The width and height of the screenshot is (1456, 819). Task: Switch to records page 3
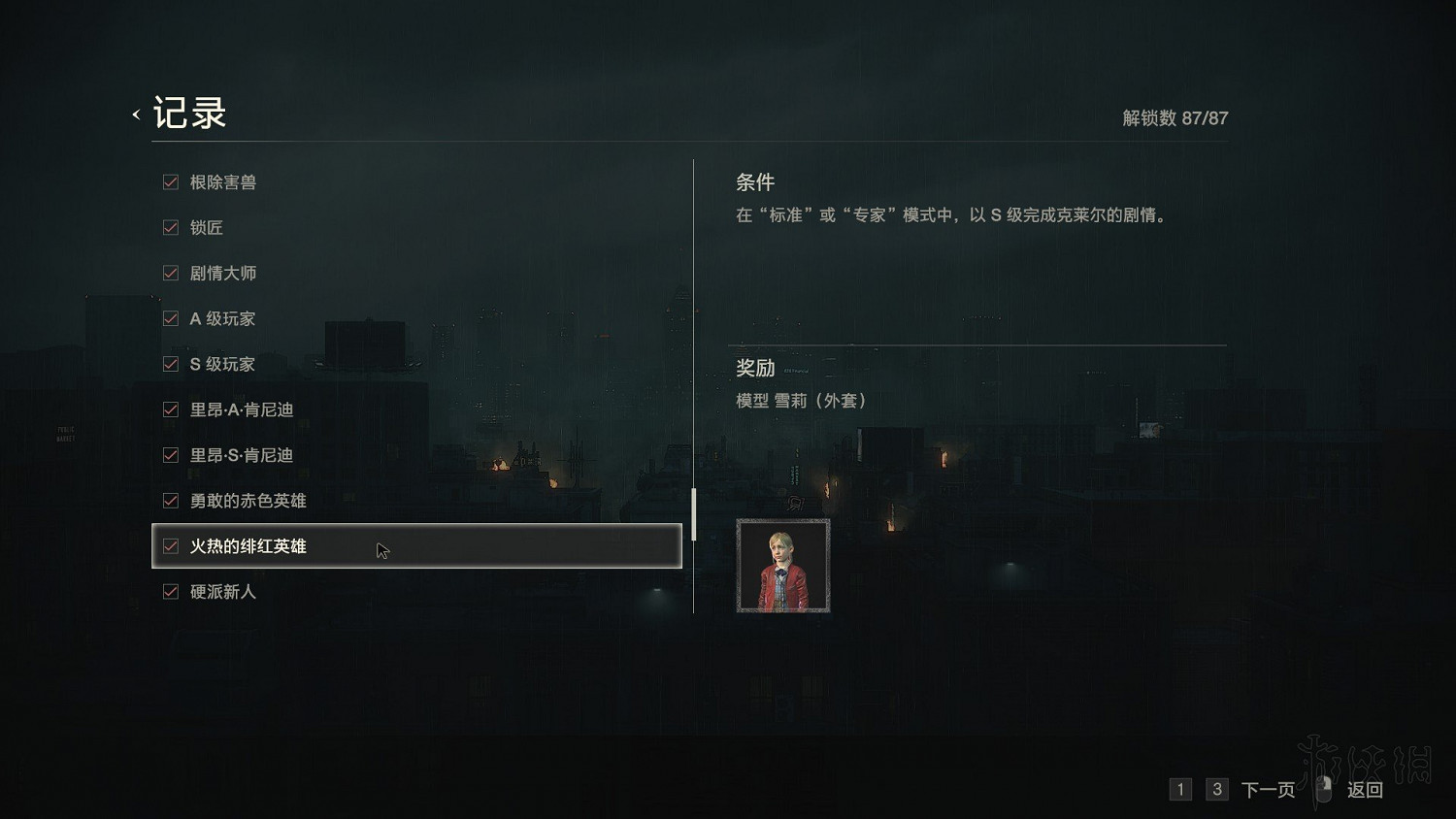[x=1216, y=790]
